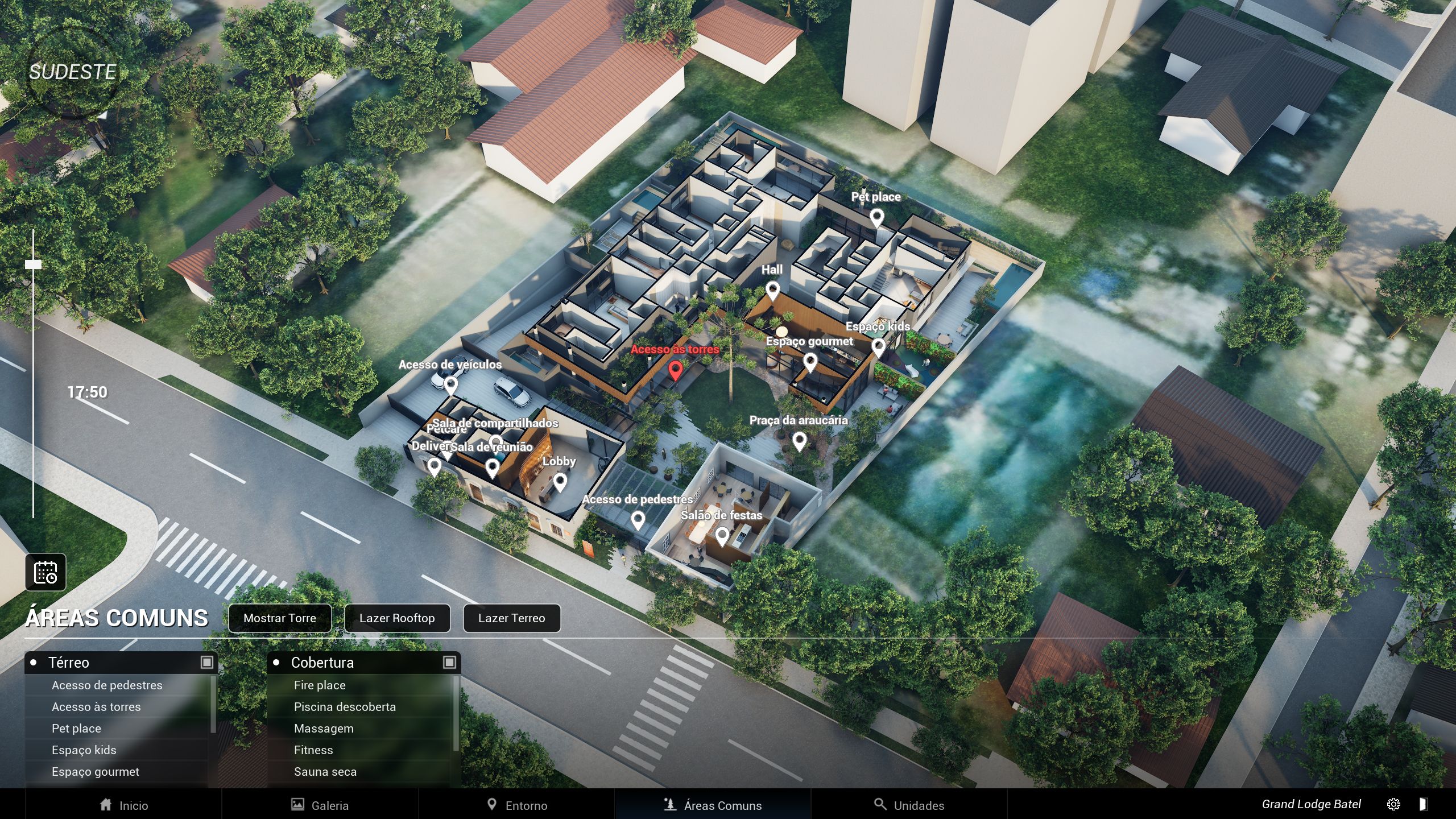This screenshot has height=819, width=1456.
Task: Open the settings gear icon
Action: click(1393, 804)
